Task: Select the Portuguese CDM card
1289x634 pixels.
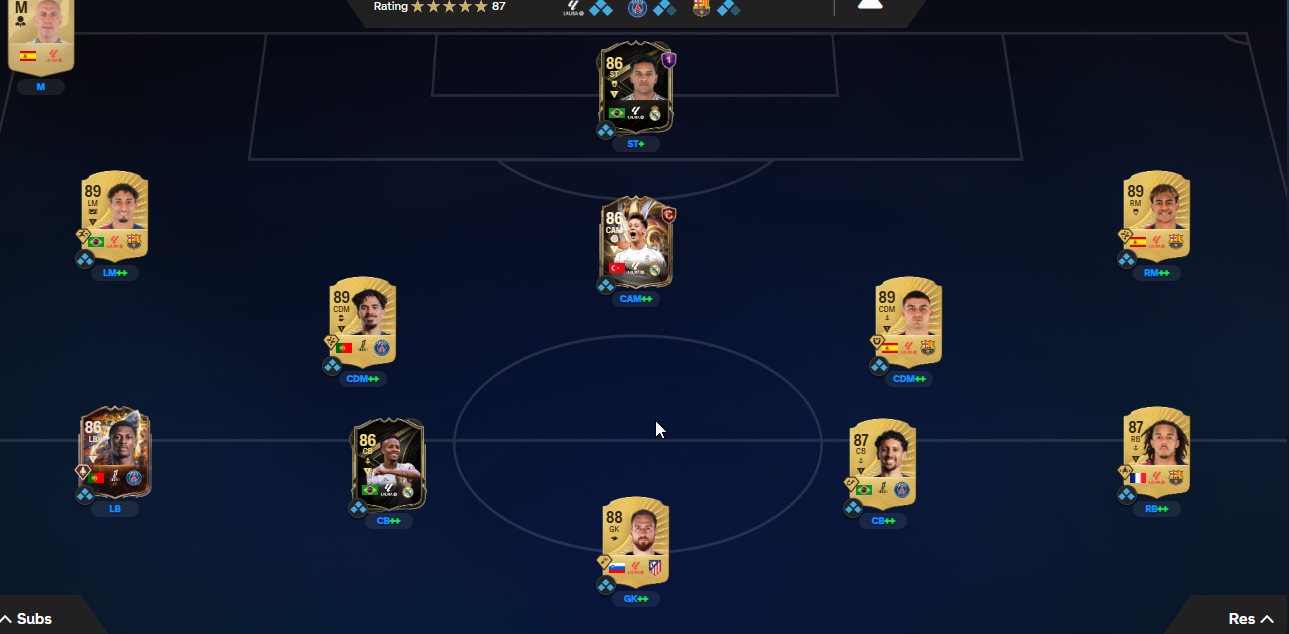Action: point(362,322)
